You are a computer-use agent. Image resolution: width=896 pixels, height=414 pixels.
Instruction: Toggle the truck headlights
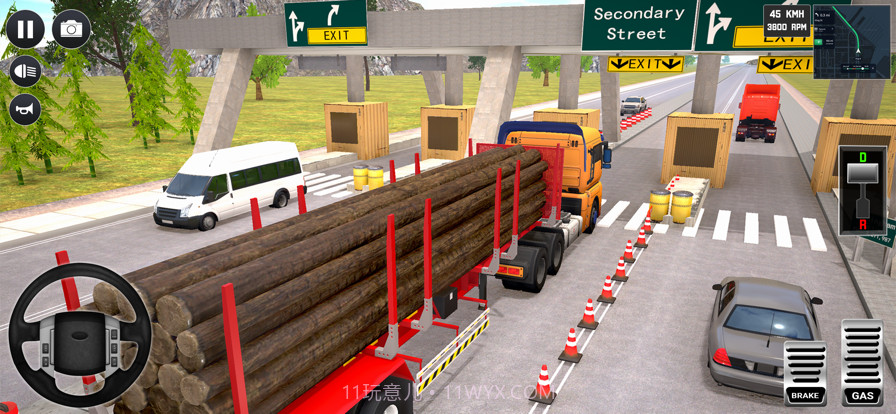(25, 70)
